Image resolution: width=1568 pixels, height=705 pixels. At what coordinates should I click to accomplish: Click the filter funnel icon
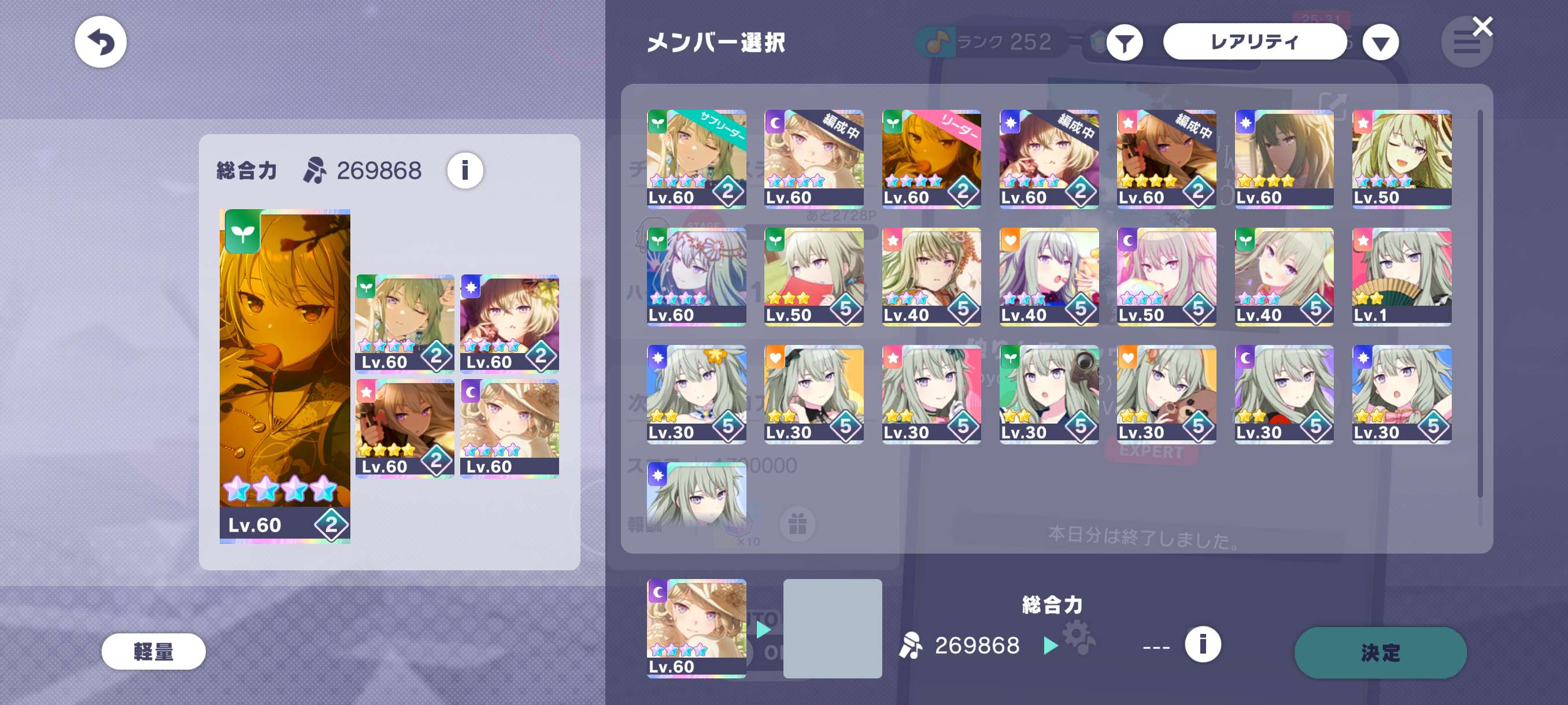(1126, 42)
